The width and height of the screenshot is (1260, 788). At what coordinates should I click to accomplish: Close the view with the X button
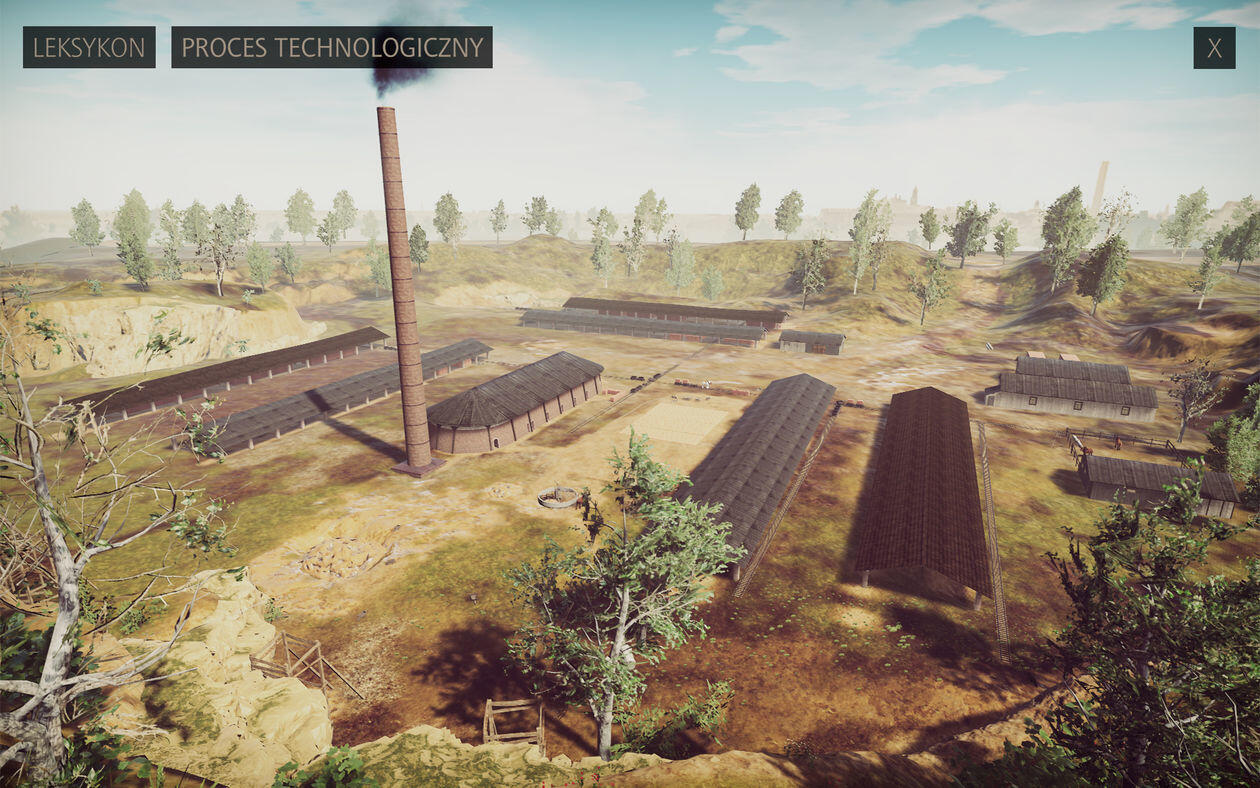(x=1214, y=48)
